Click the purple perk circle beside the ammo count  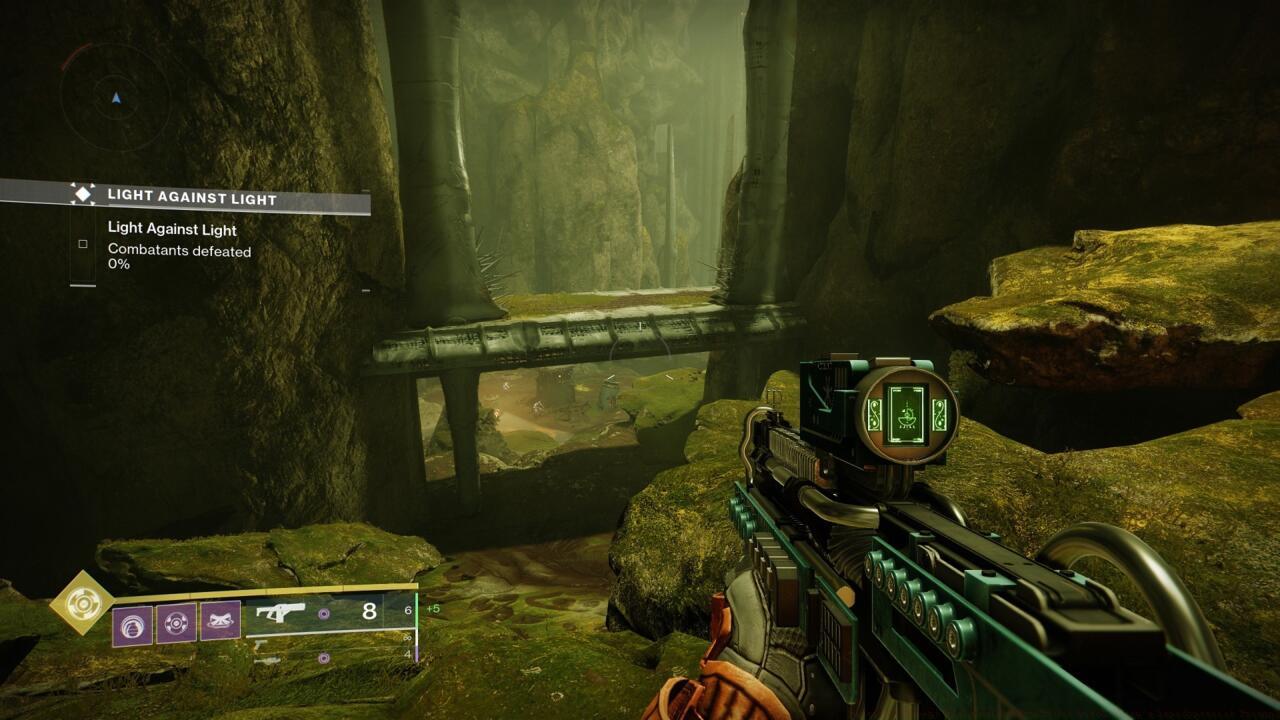click(x=324, y=613)
